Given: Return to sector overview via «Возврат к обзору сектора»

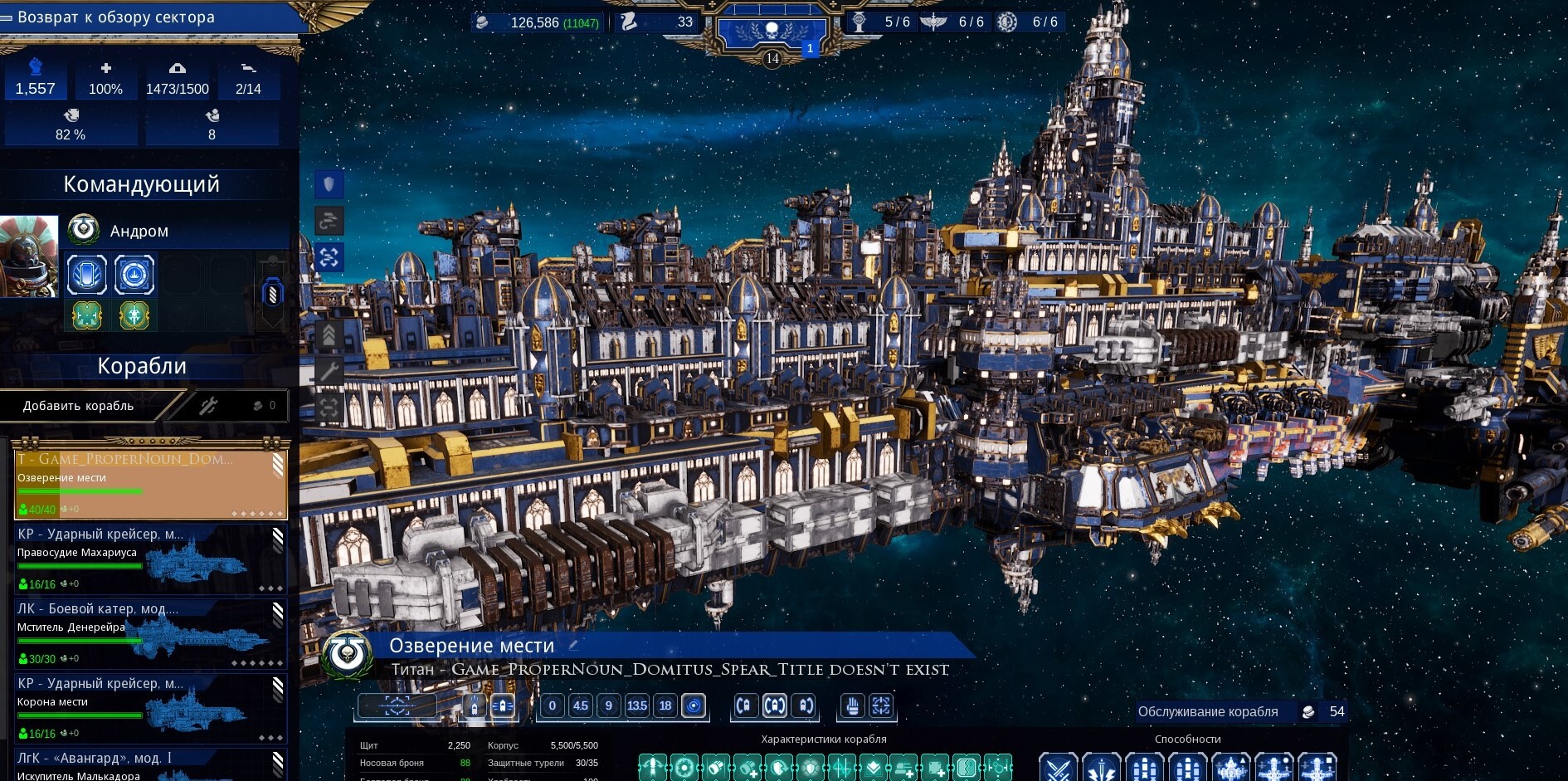Looking at the screenshot, I should pos(116,17).
